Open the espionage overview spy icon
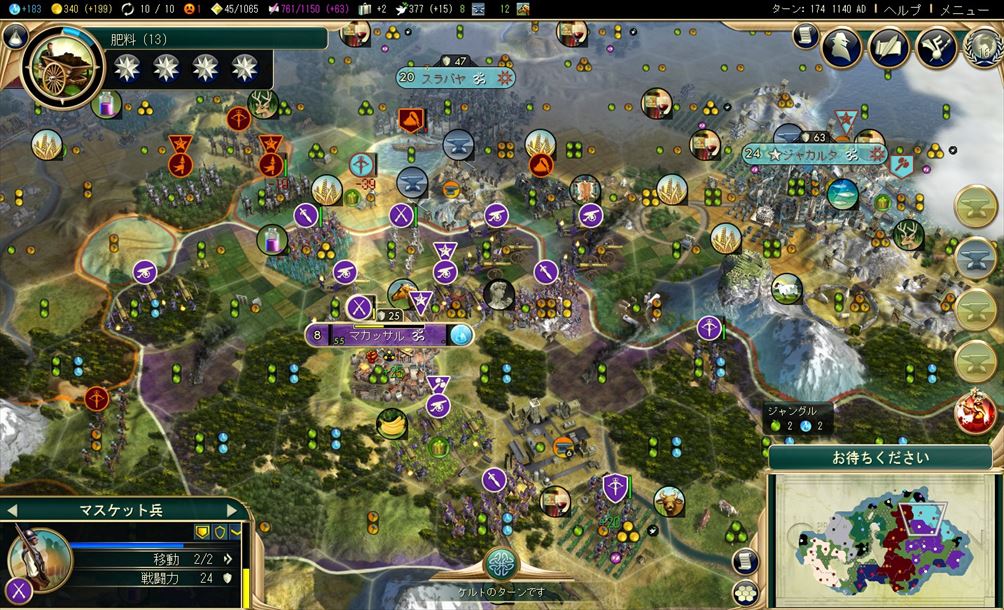 [x=841, y=45]
